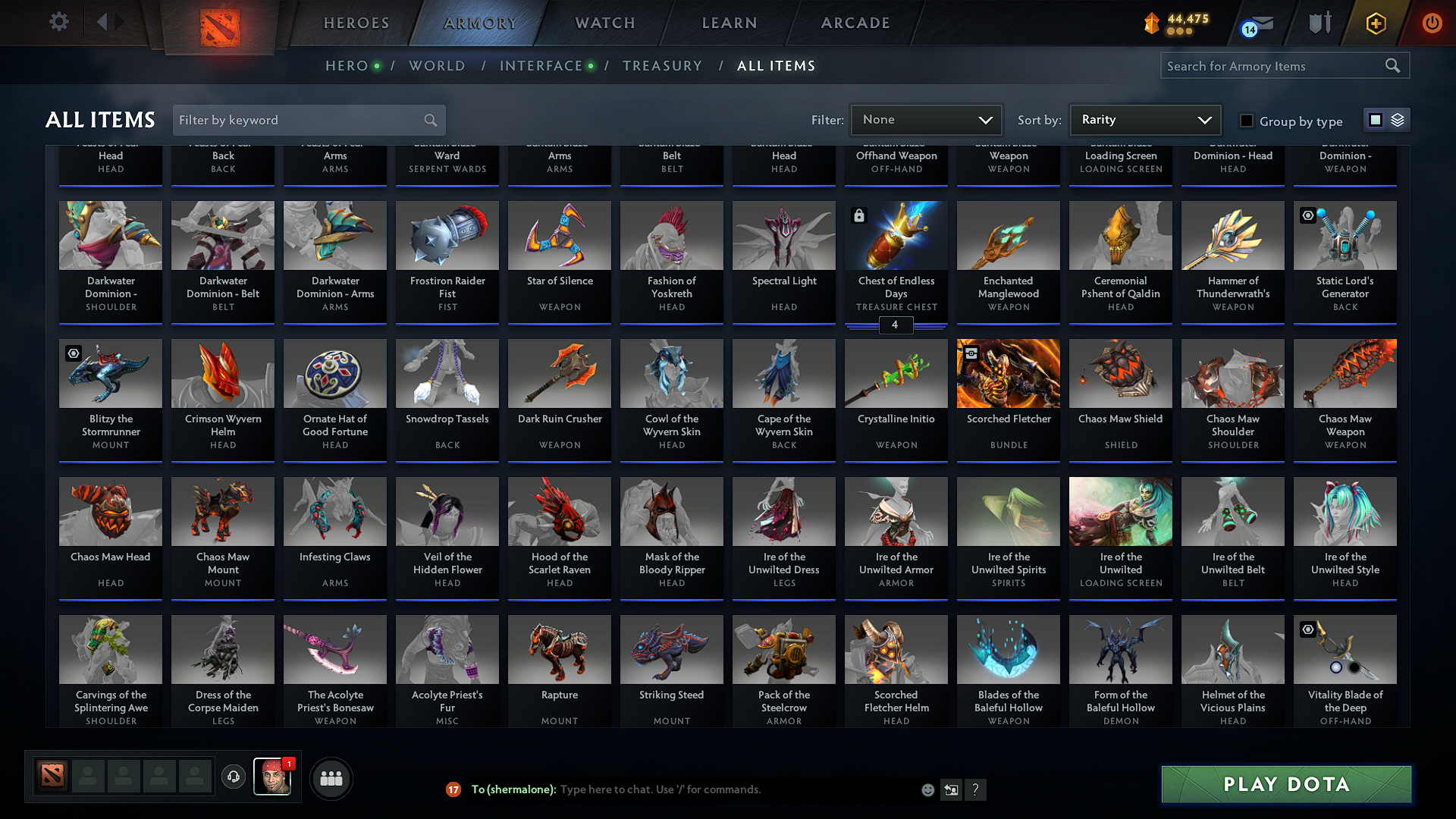Viewport: 1456px width, 819px height.
Task: Click the voice chat headset icon
Action: tap(233, 778)
